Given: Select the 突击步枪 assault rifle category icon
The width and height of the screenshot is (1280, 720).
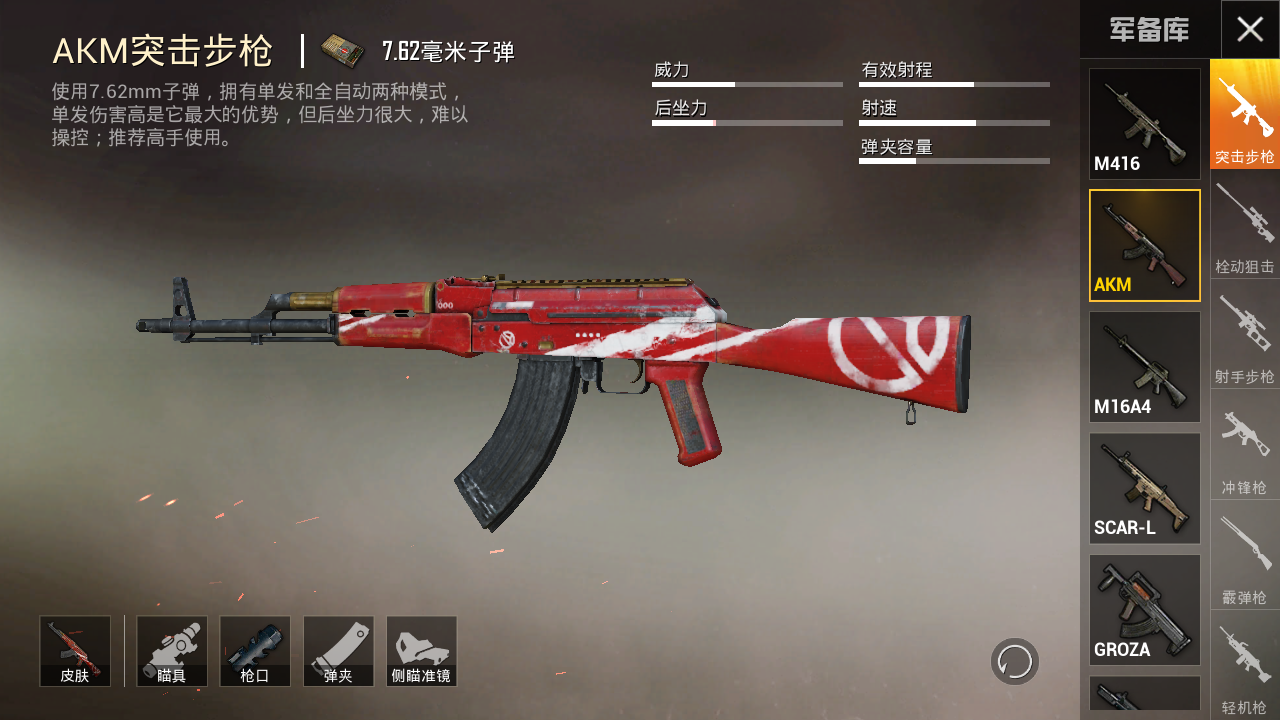Looking at the screenshot, I should (1244, 110).
